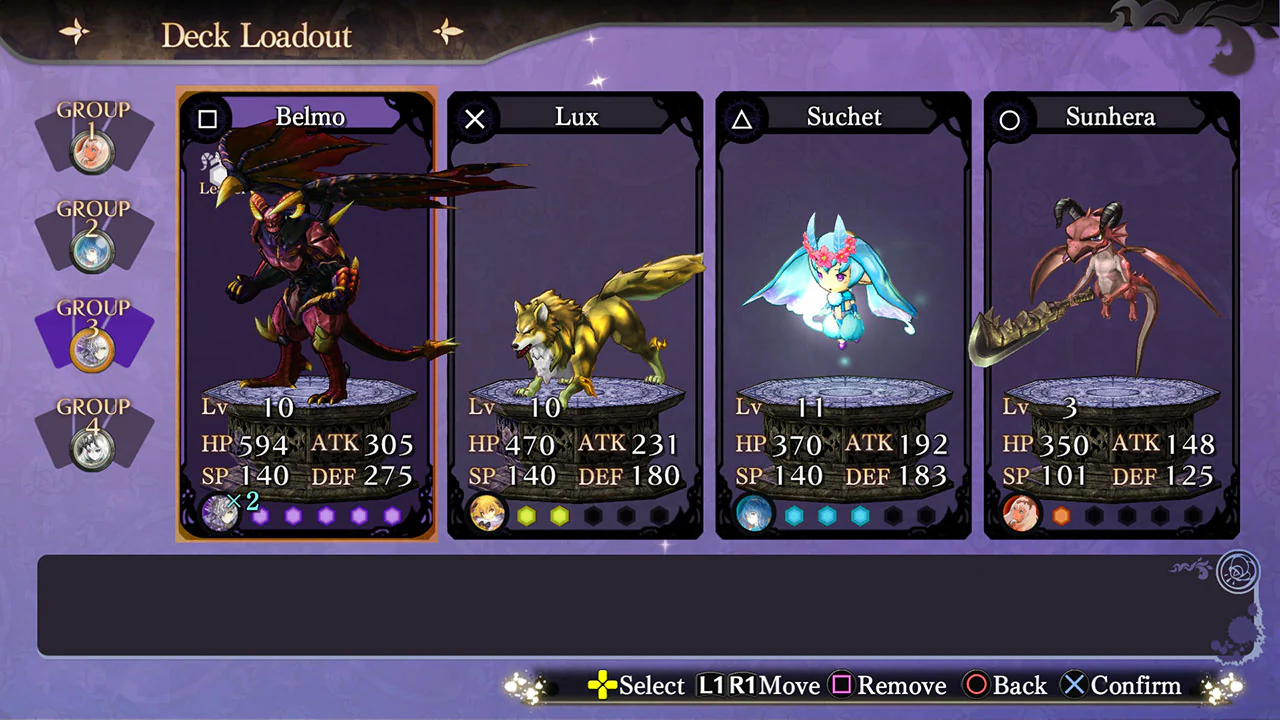
Task: Click Sunhera's portrait icon
Action: [x=1021, y=513]
